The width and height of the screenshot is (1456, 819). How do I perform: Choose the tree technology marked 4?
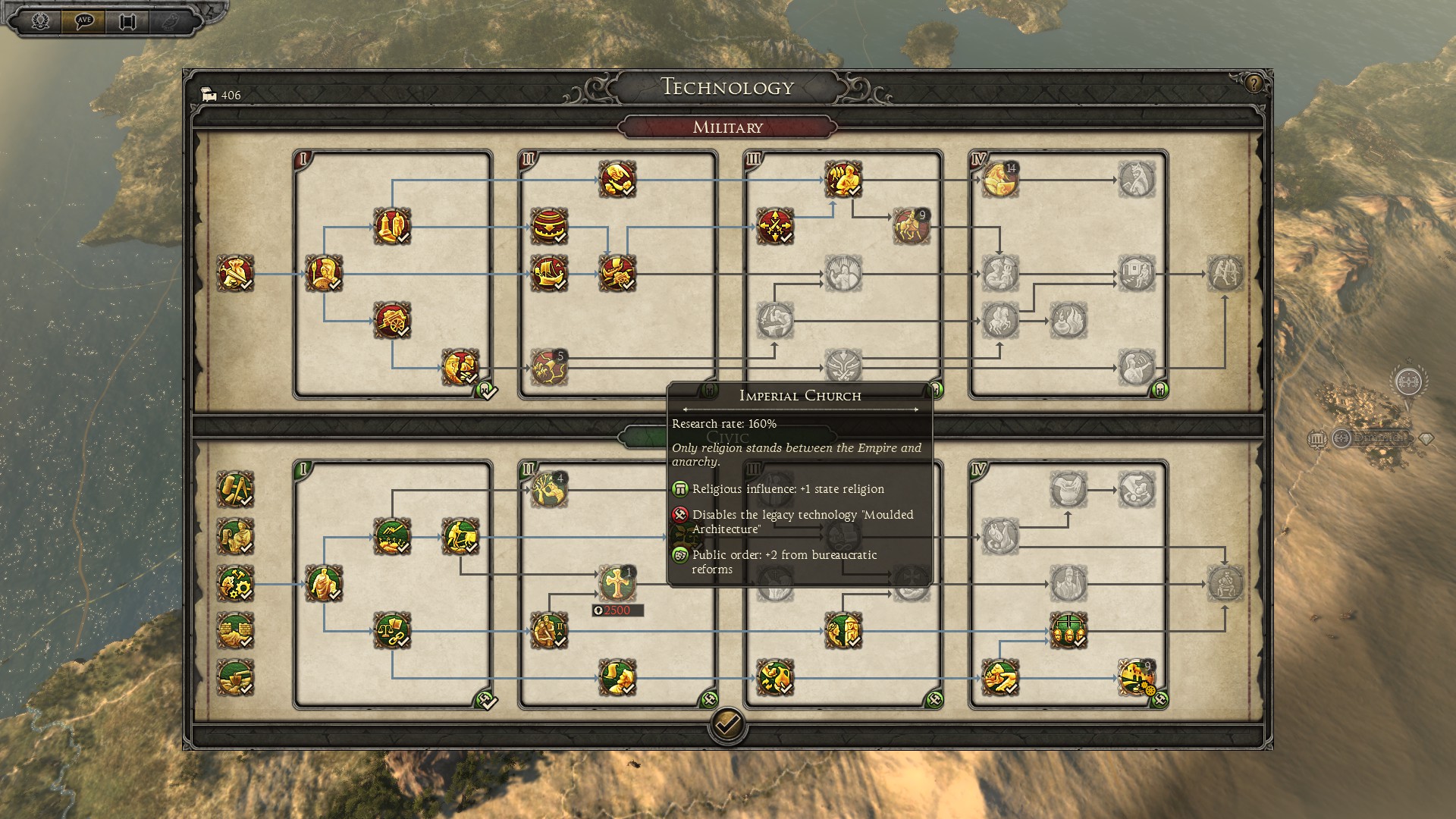pyautogui.click(x=548, y=489)
